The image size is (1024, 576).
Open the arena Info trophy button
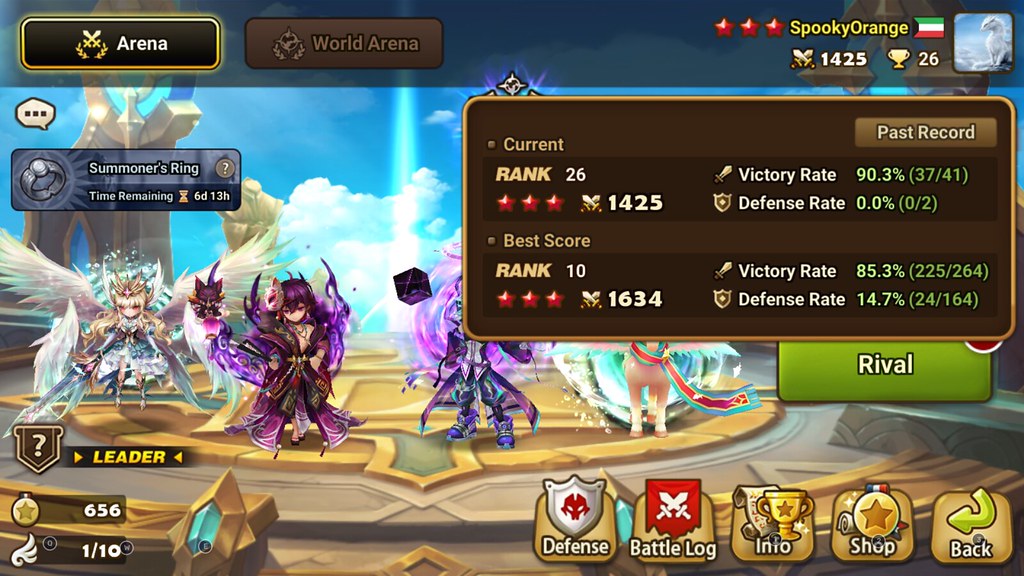(x=773, y=520)
